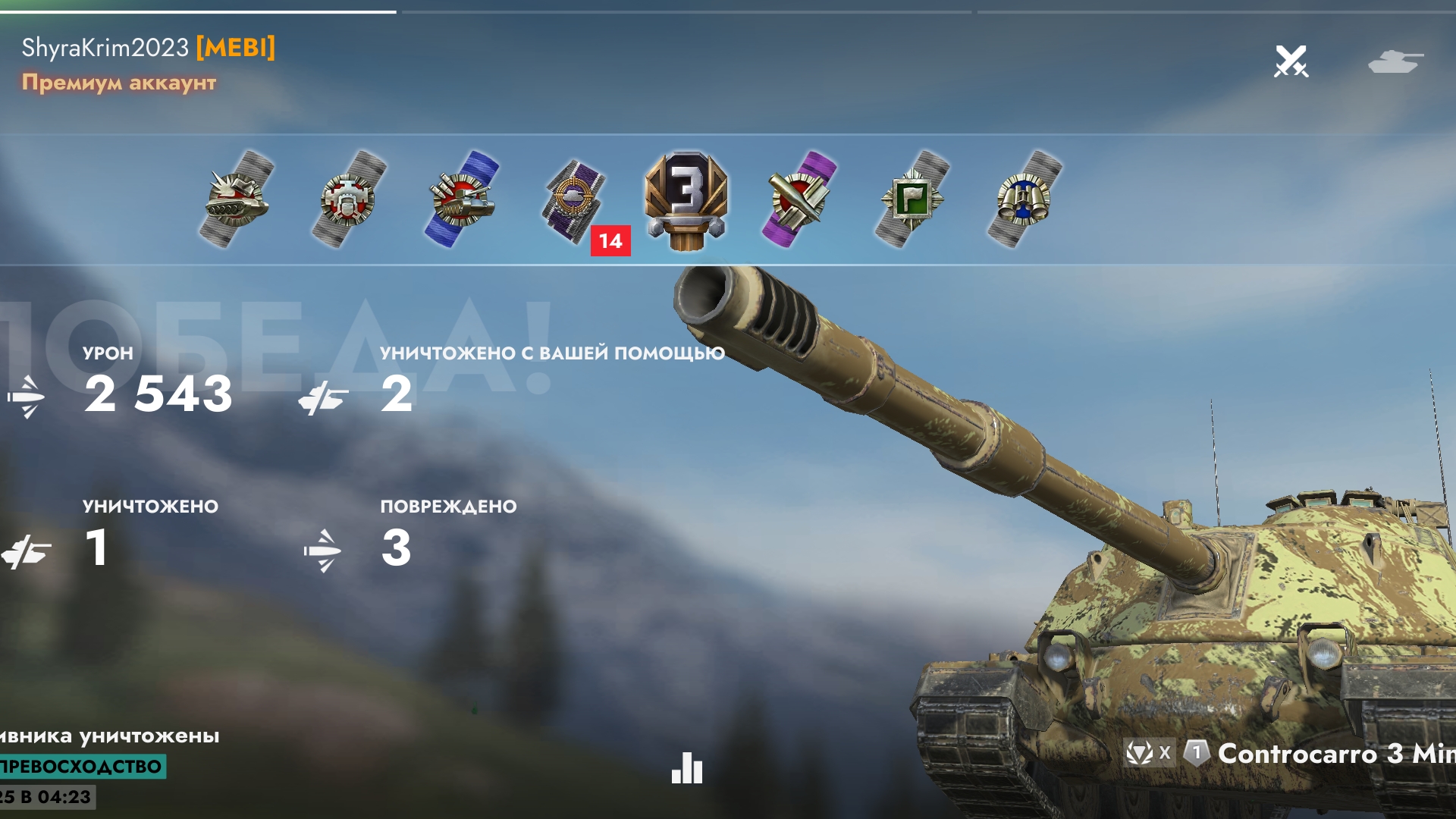
Task: Select the Mastery badge class 3 medal
Action: click(x=686, y=199)
